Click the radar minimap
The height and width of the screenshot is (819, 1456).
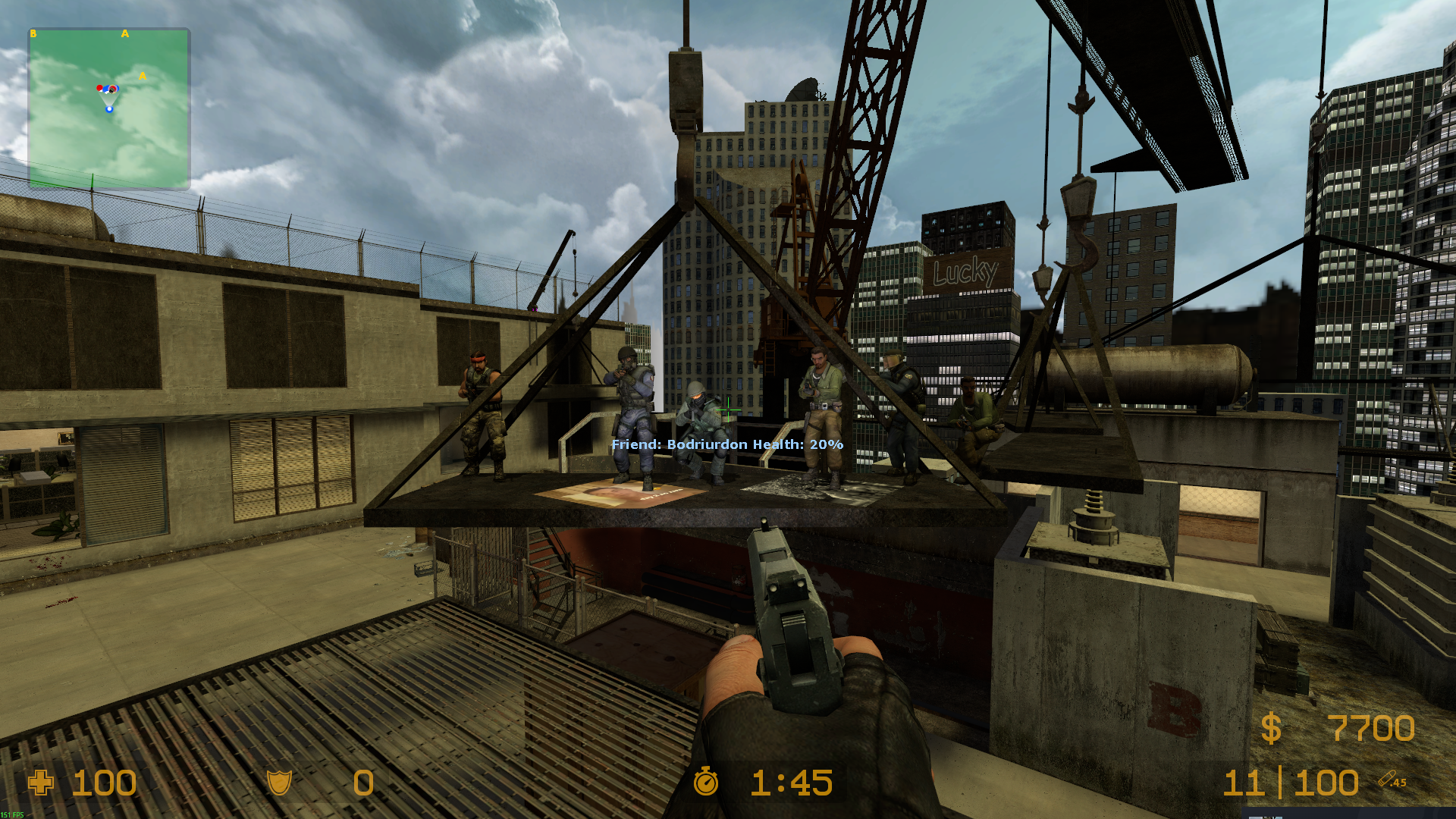[x=109, y=108]
